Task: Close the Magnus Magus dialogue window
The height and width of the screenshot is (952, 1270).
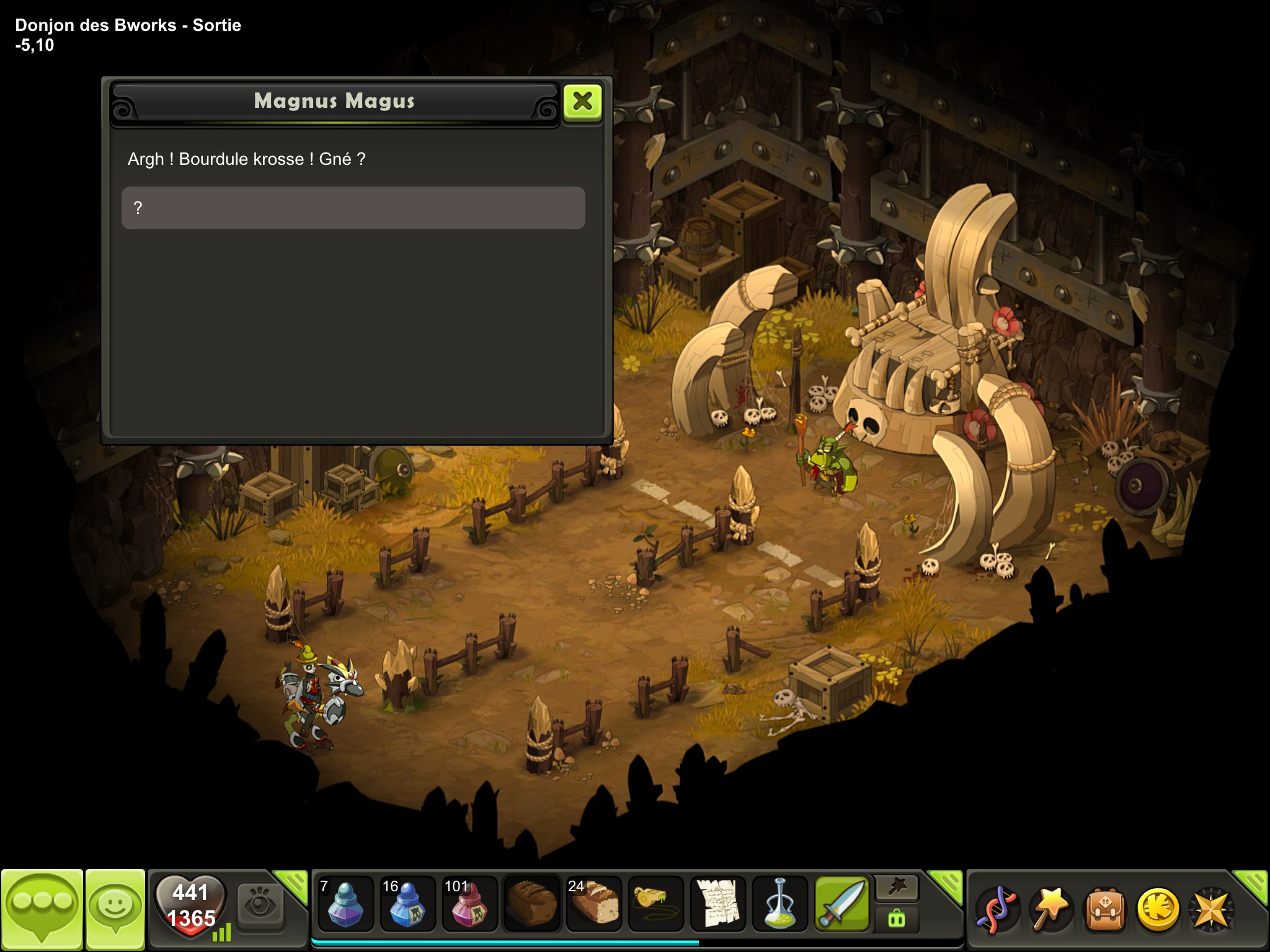Action: [582, 102]
